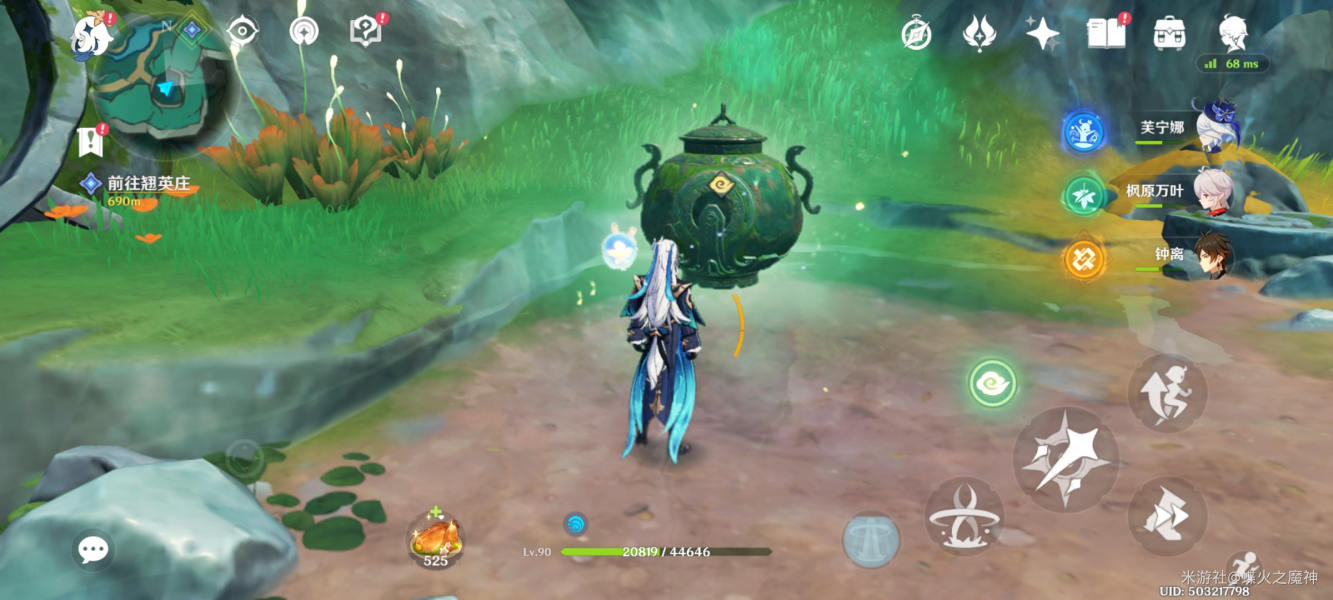The width and height of the screenshot is (1333, 600).
Task: Open the Paimon main menu
Action: [x=90, y=35]
